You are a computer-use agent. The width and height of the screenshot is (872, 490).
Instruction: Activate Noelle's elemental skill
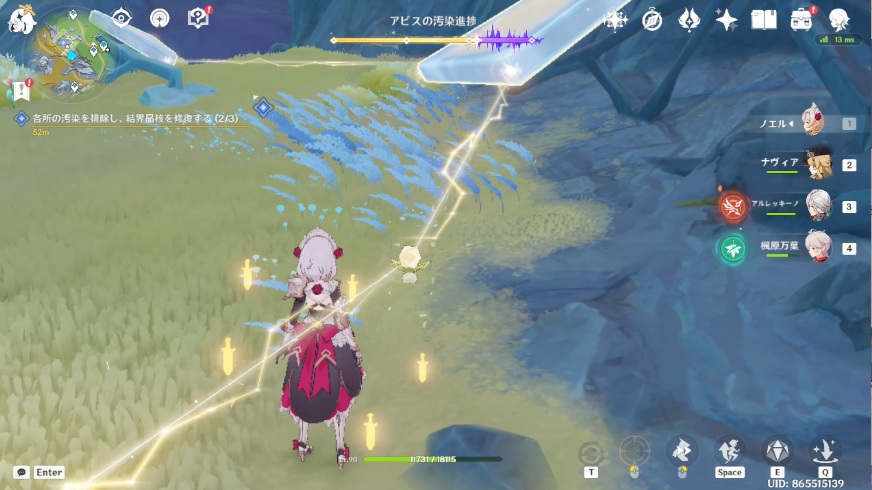776,452
